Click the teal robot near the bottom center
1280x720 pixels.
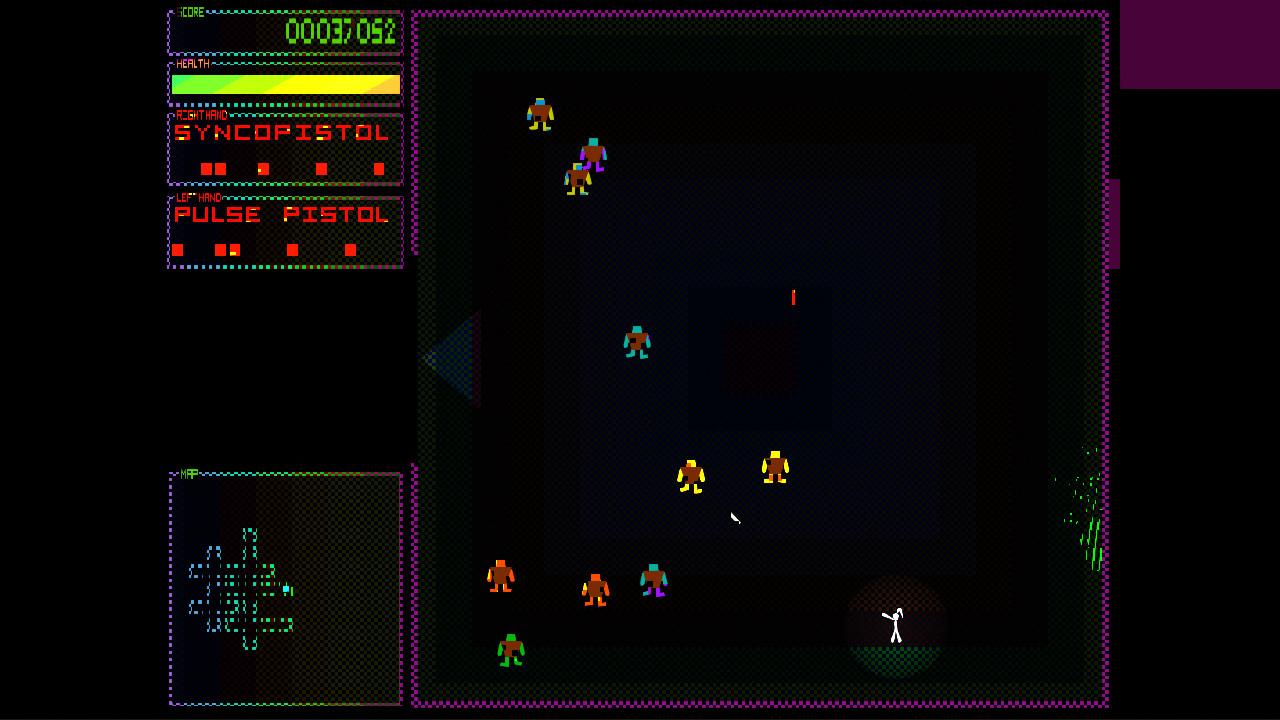(651, 578)
